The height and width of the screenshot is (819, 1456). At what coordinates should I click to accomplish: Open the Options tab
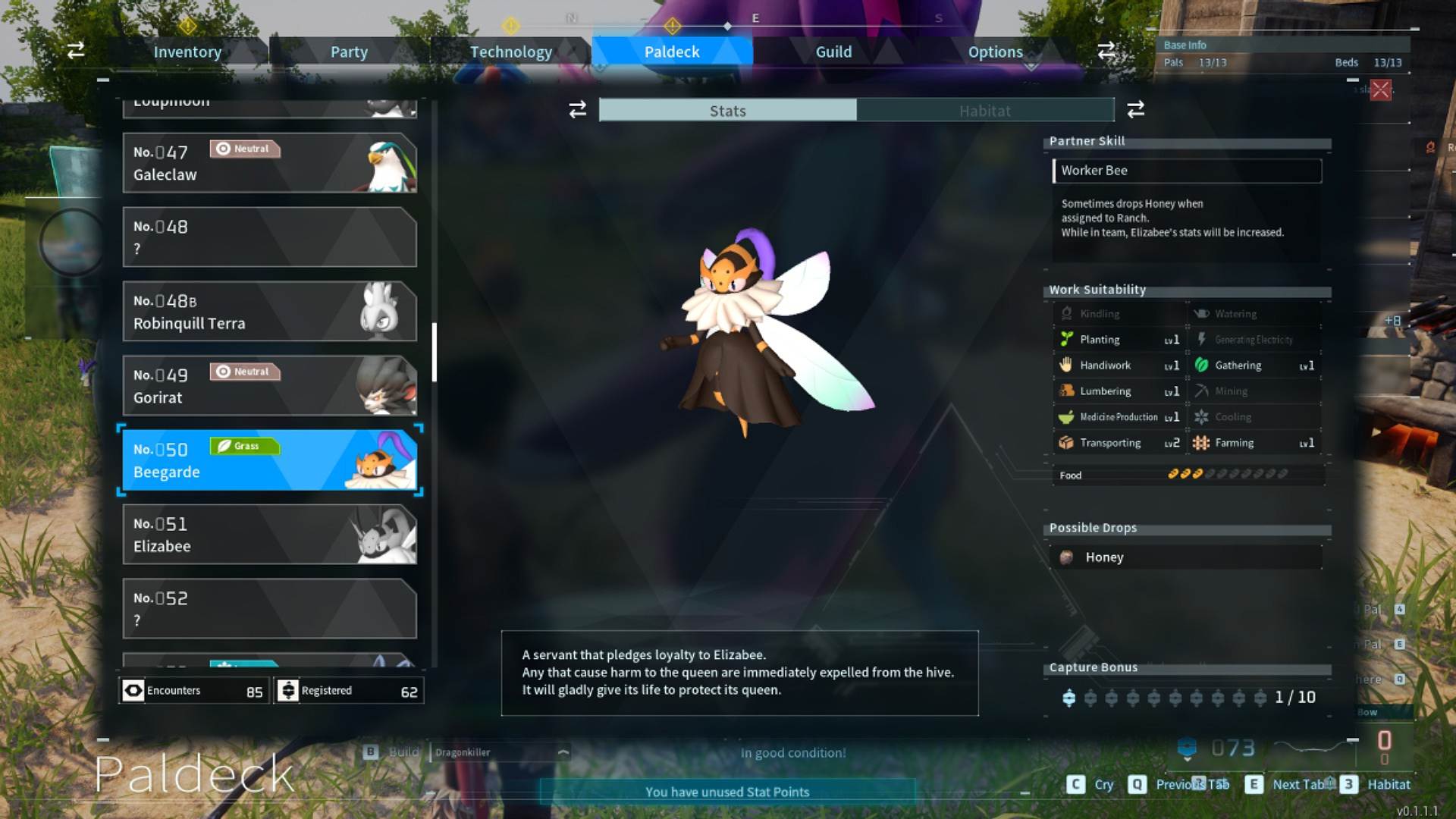pos(995,52)
